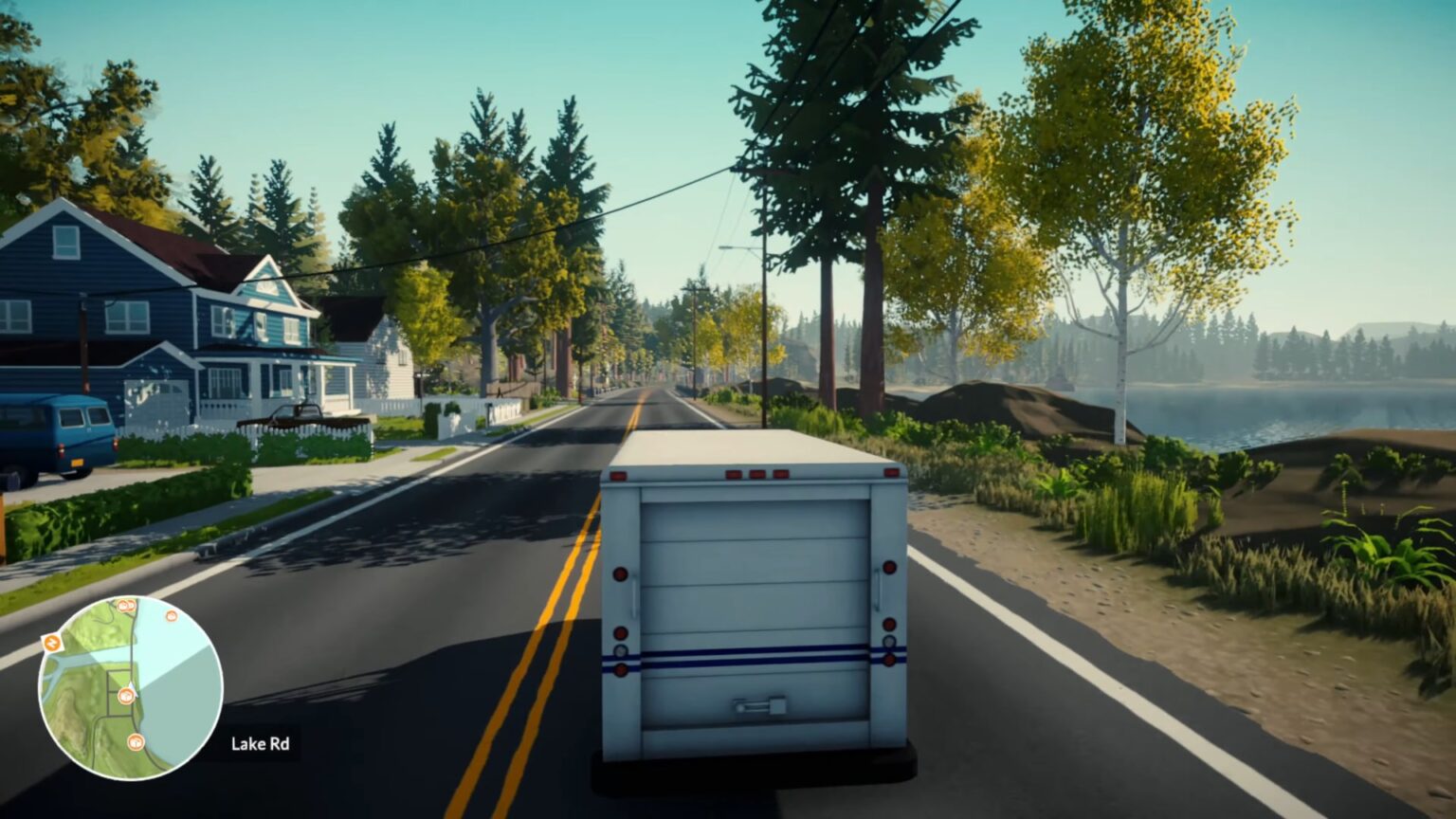Select the marker floating in the lake on minimap
The height and width of the screenshot is (819, 1456).
(171, 617)
